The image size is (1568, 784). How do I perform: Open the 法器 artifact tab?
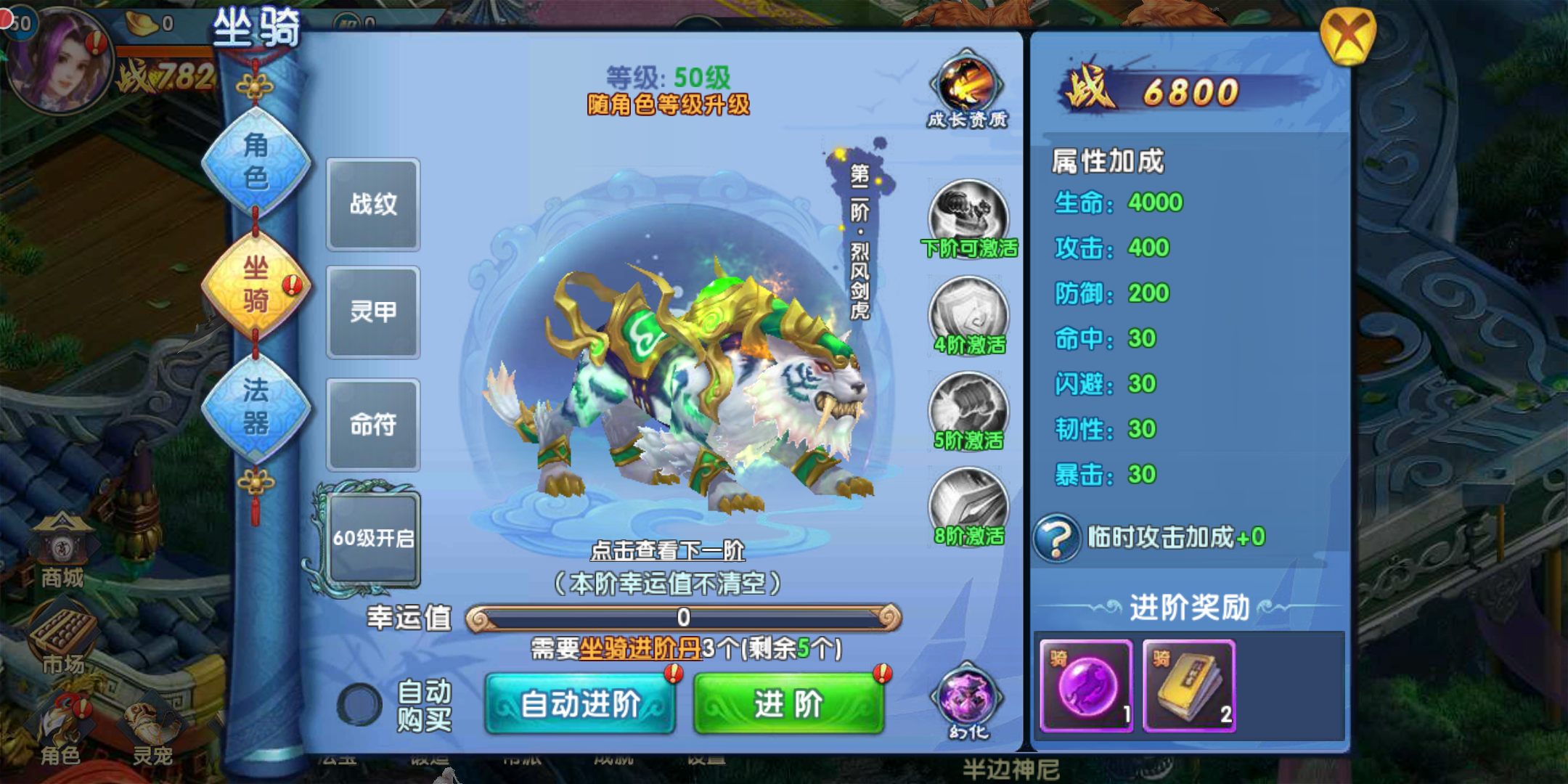pyautogui.click(x=256, y=407)
